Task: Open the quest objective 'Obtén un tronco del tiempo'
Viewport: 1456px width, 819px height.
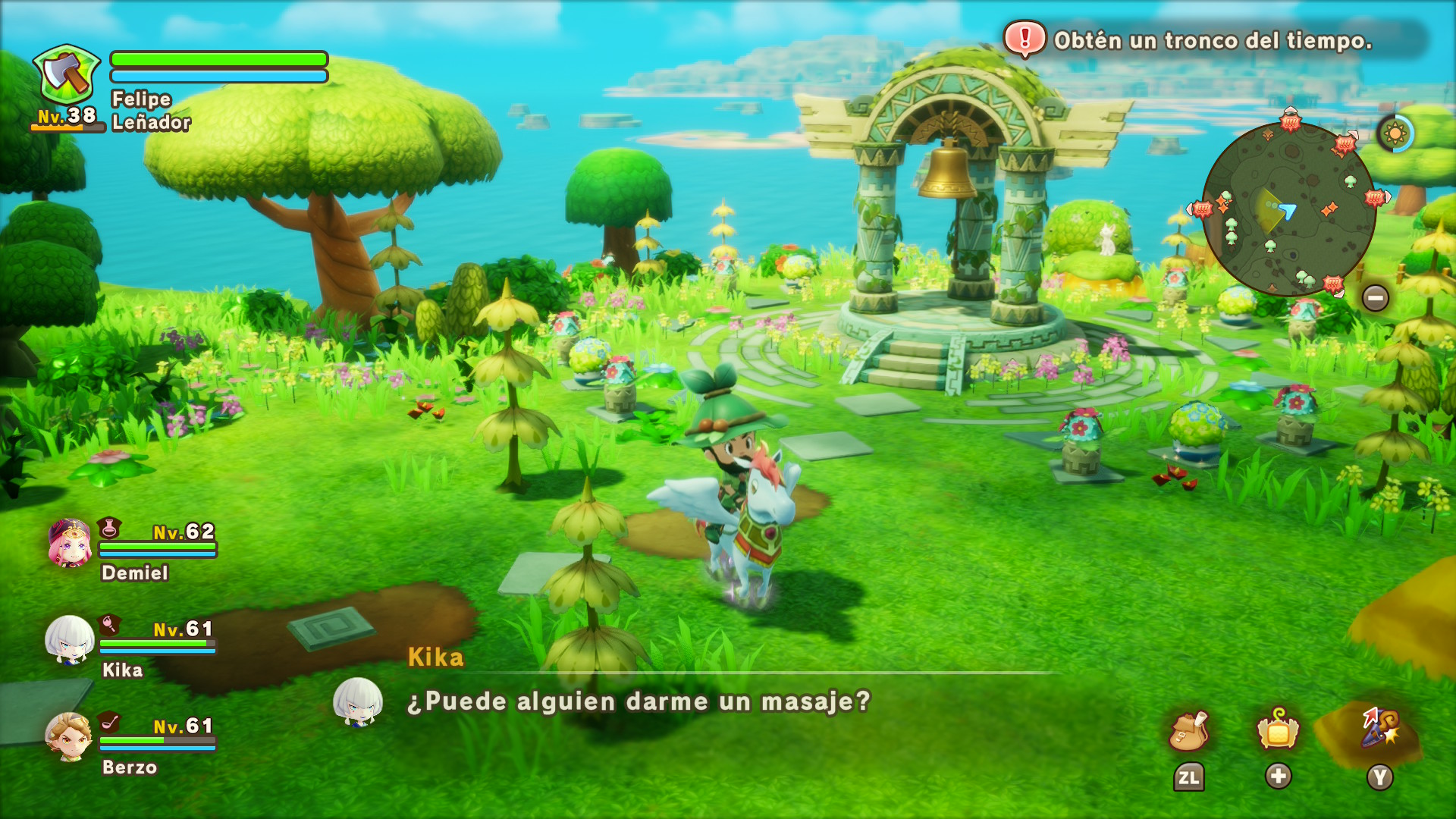Action: pyautogui.click(x=1212, y=40)
